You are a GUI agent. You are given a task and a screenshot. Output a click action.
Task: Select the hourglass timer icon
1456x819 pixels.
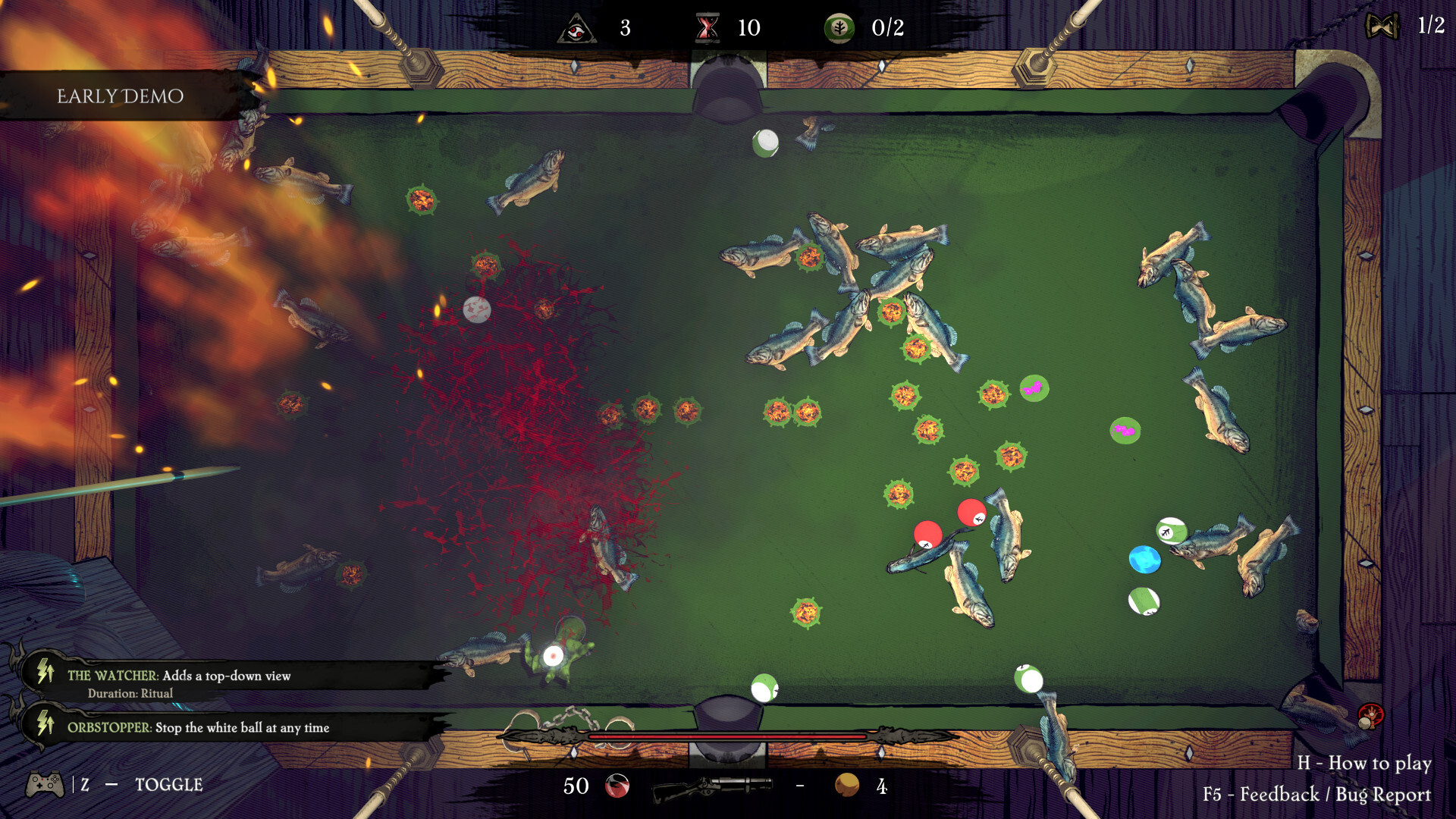pyautogui.click(x=709, y=29)
